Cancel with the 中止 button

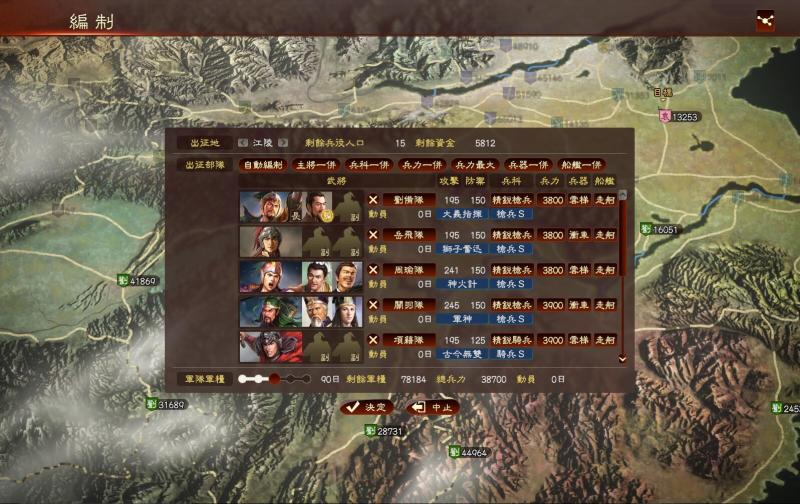coord(434,407)
